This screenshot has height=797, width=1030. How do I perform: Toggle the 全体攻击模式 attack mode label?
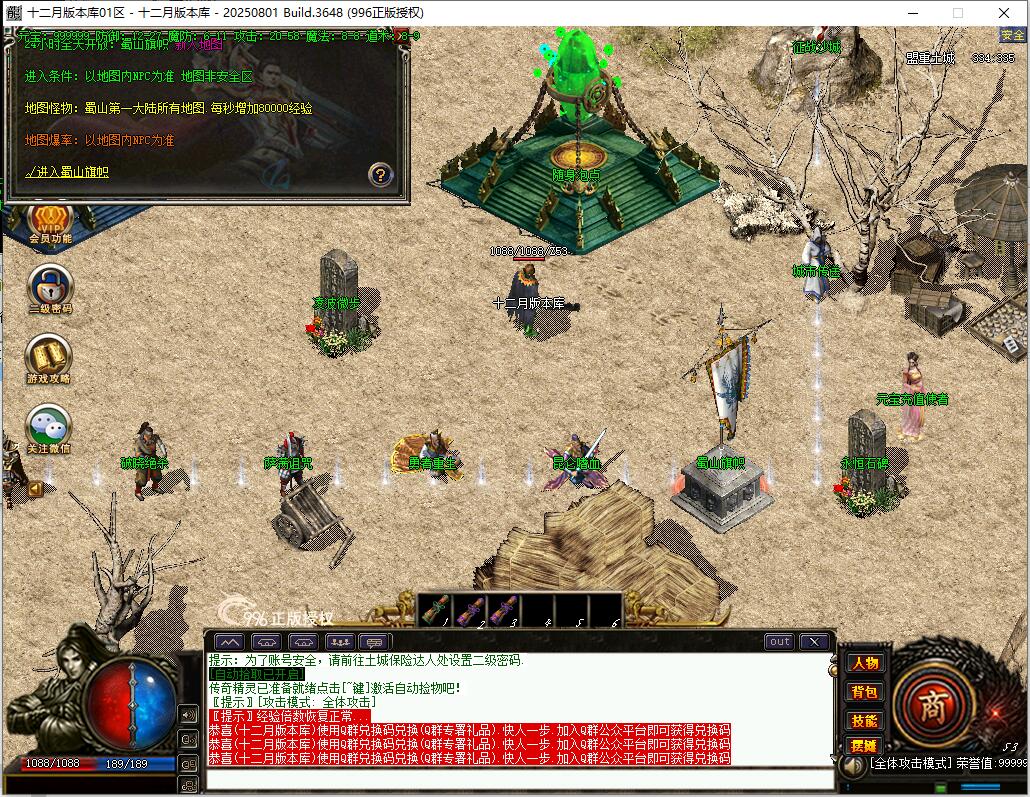pyautogui.click(x=909, y=763)
